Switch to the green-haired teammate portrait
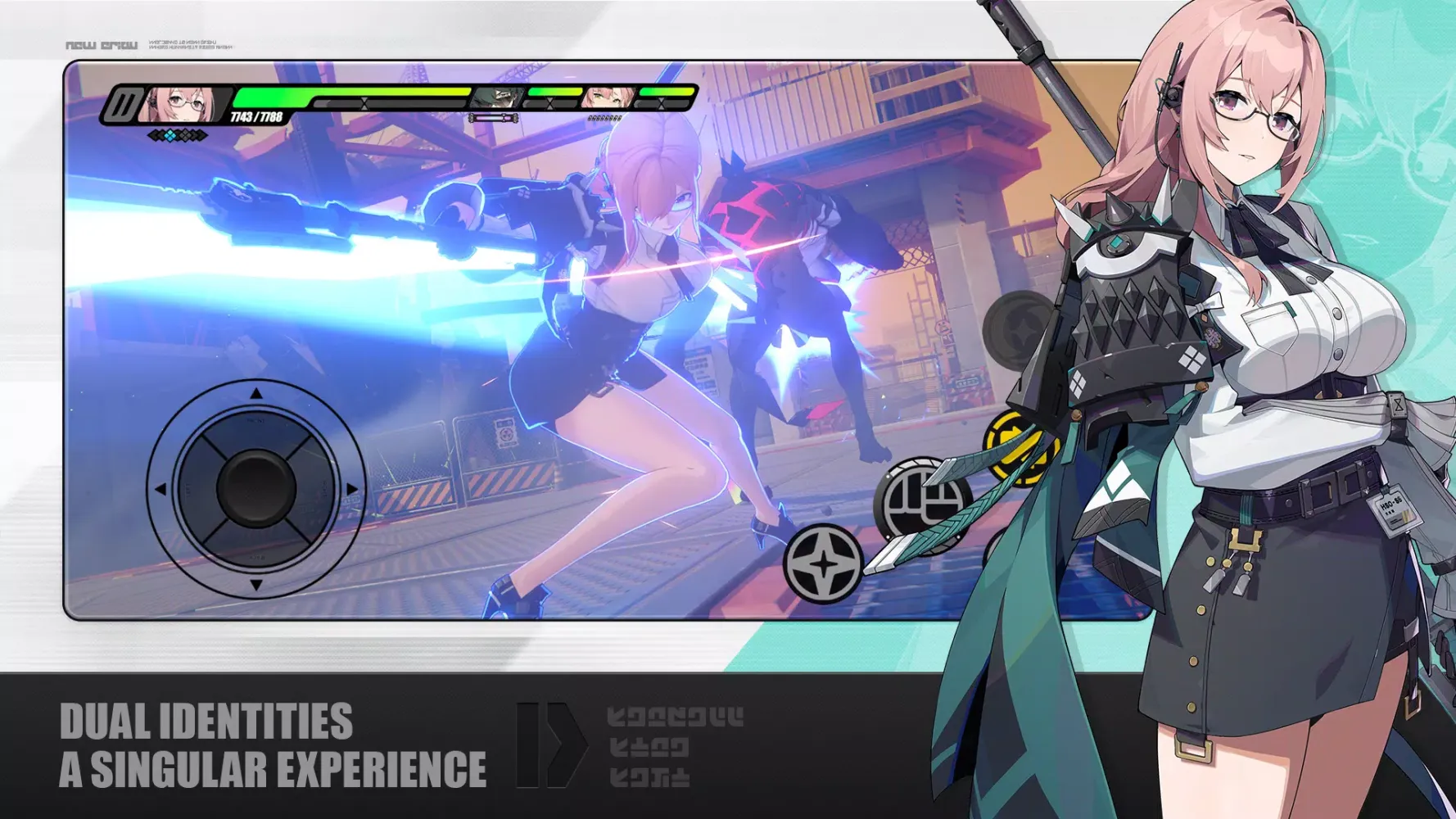Screen dimensions: 1456x819 tap(497, 98)
